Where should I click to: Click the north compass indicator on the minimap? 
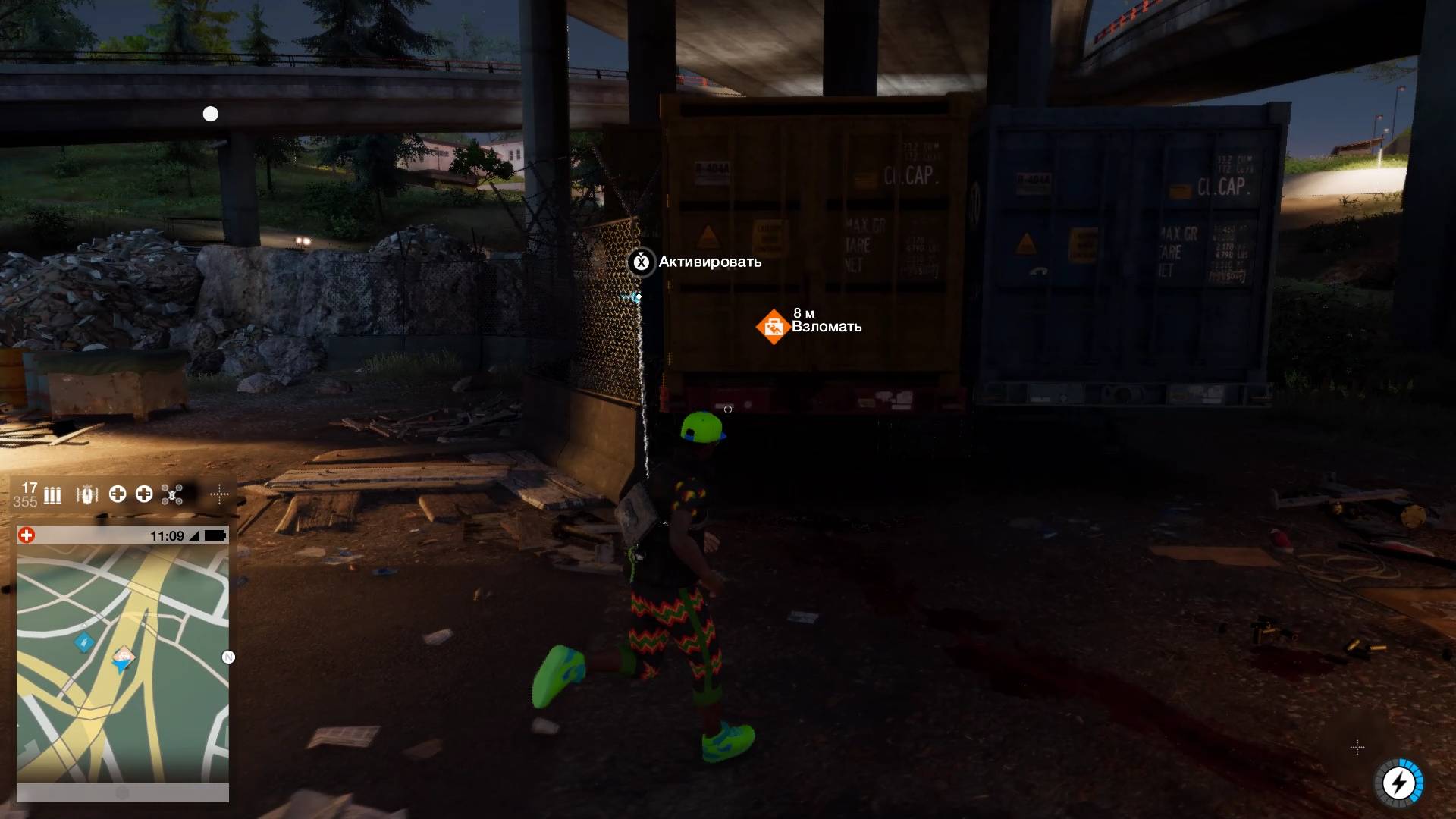point(228,657)
